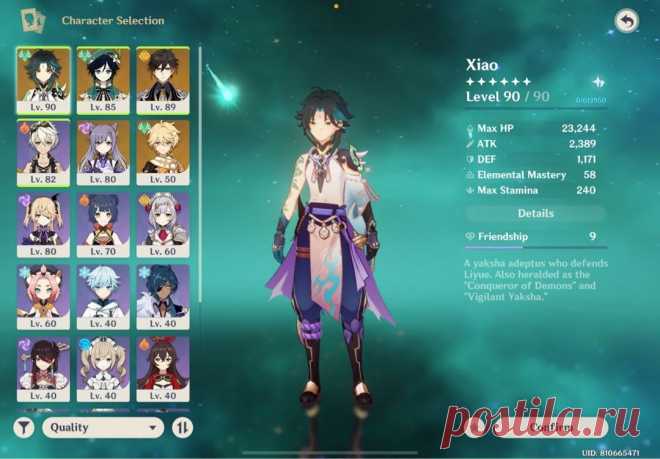
Task: Choose Keqing's character portrait
Action: pos(103,152)
